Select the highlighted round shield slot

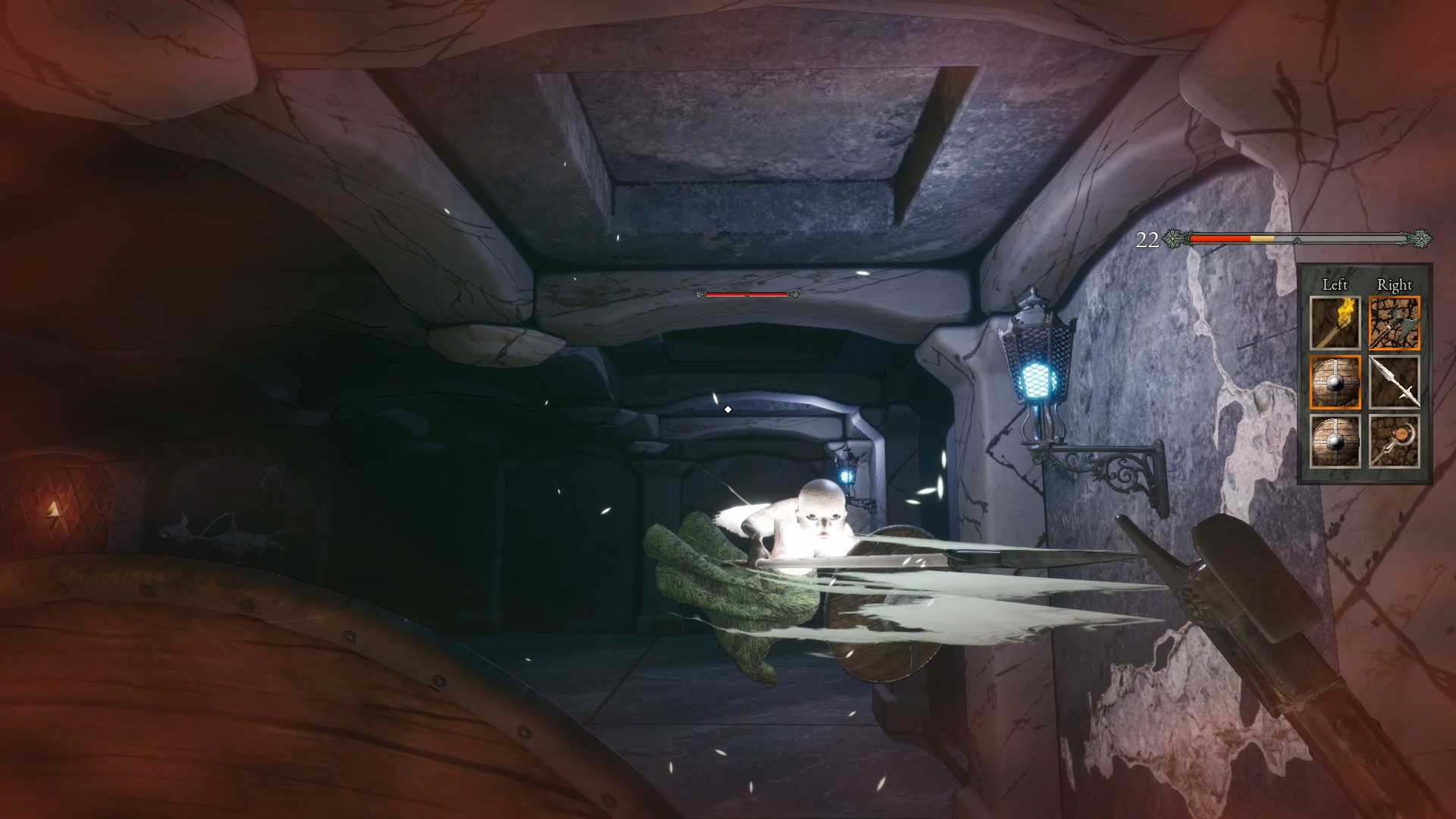1335,383
